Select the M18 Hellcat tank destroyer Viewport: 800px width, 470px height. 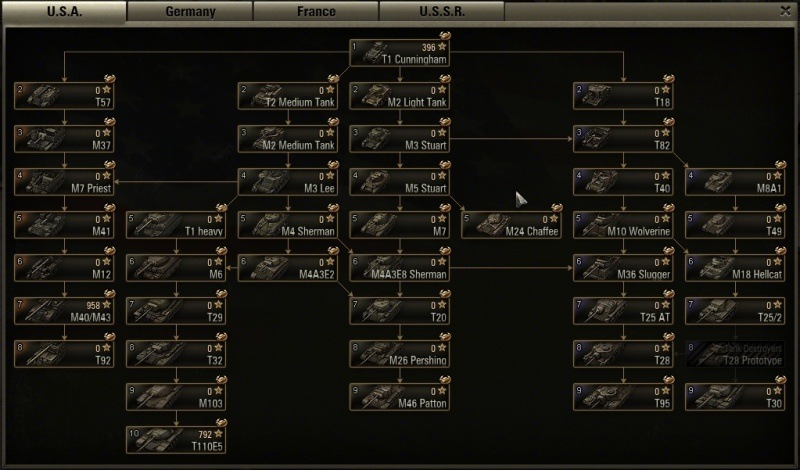pyautogui.click(x=735, y=268)
